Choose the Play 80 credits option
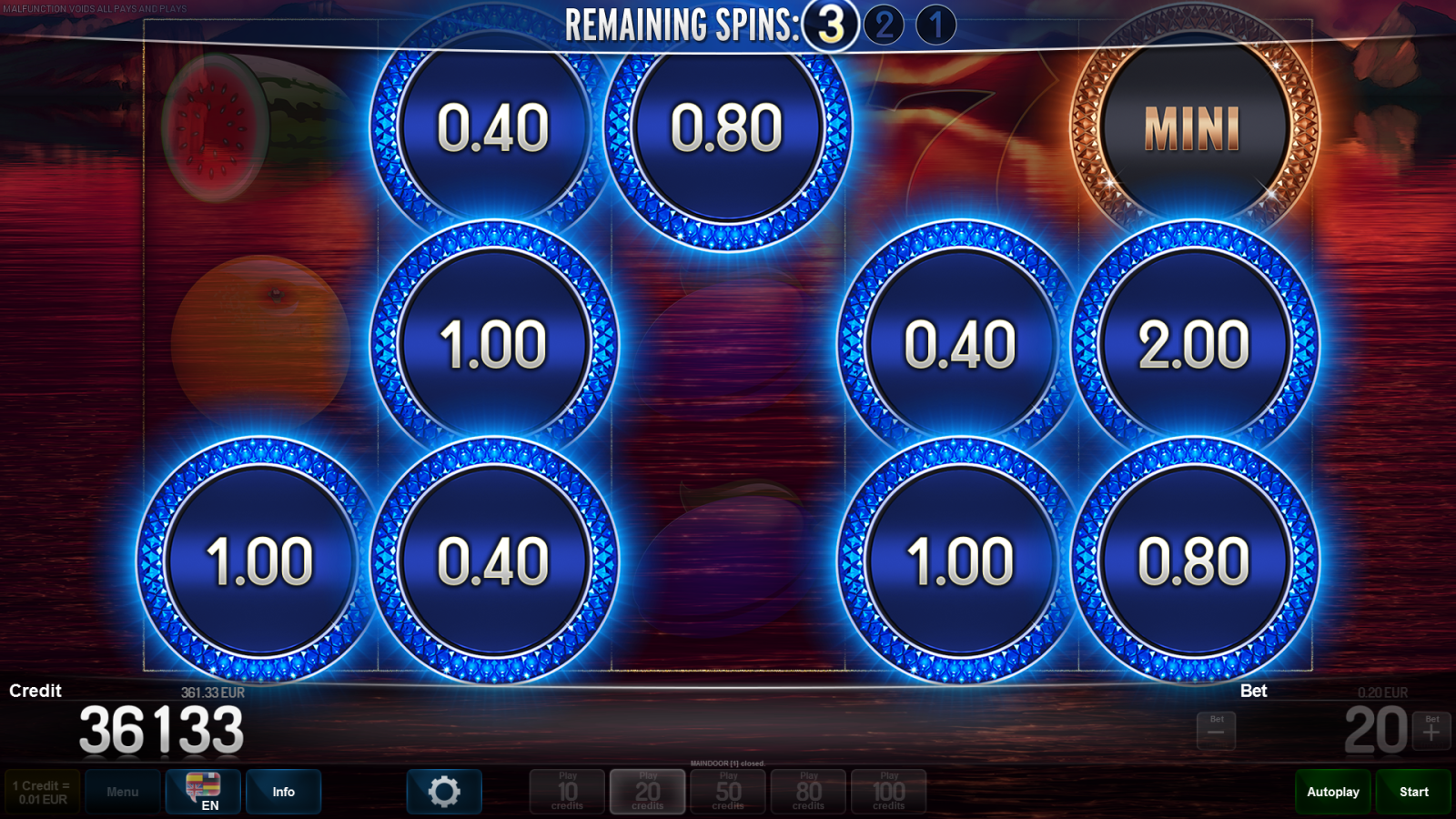The image size is (1456, 819). point(808,792)
